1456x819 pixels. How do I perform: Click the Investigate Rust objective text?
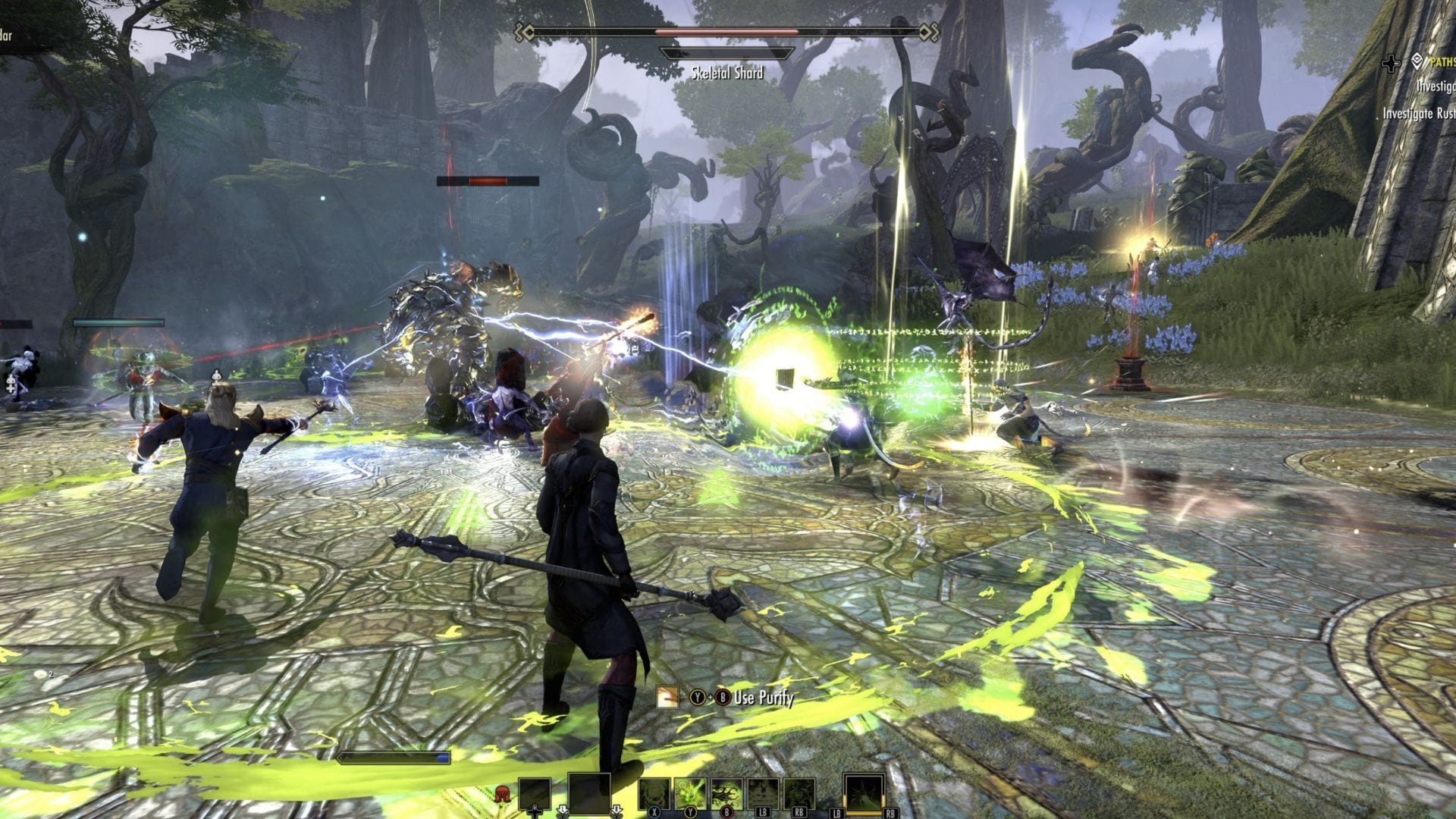(x=1428, y=113)
